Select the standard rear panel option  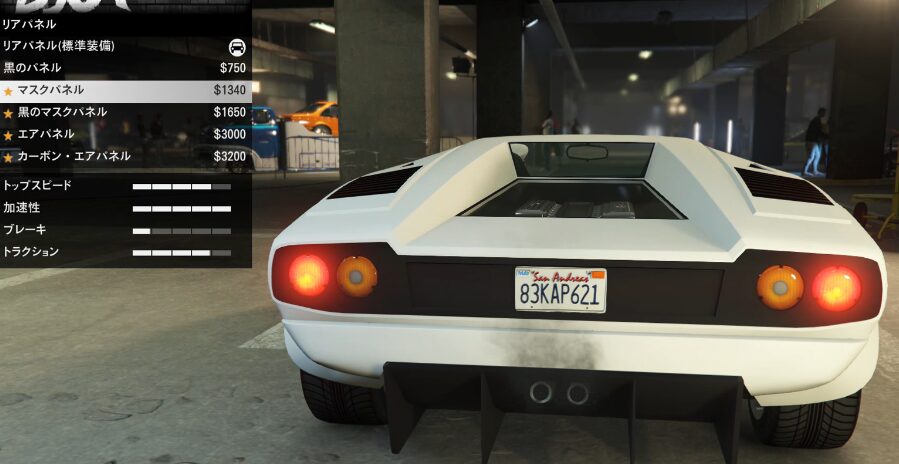[125, 46]
